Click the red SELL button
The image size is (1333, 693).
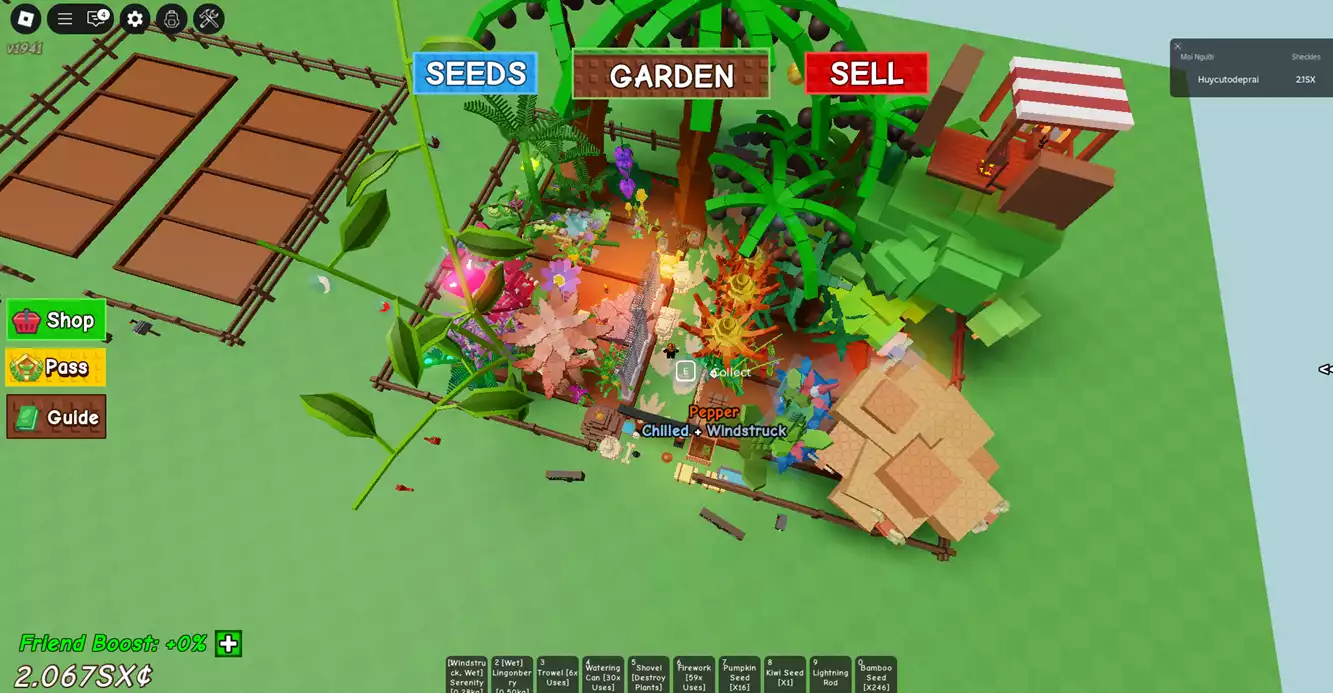(x=866, y=74)
